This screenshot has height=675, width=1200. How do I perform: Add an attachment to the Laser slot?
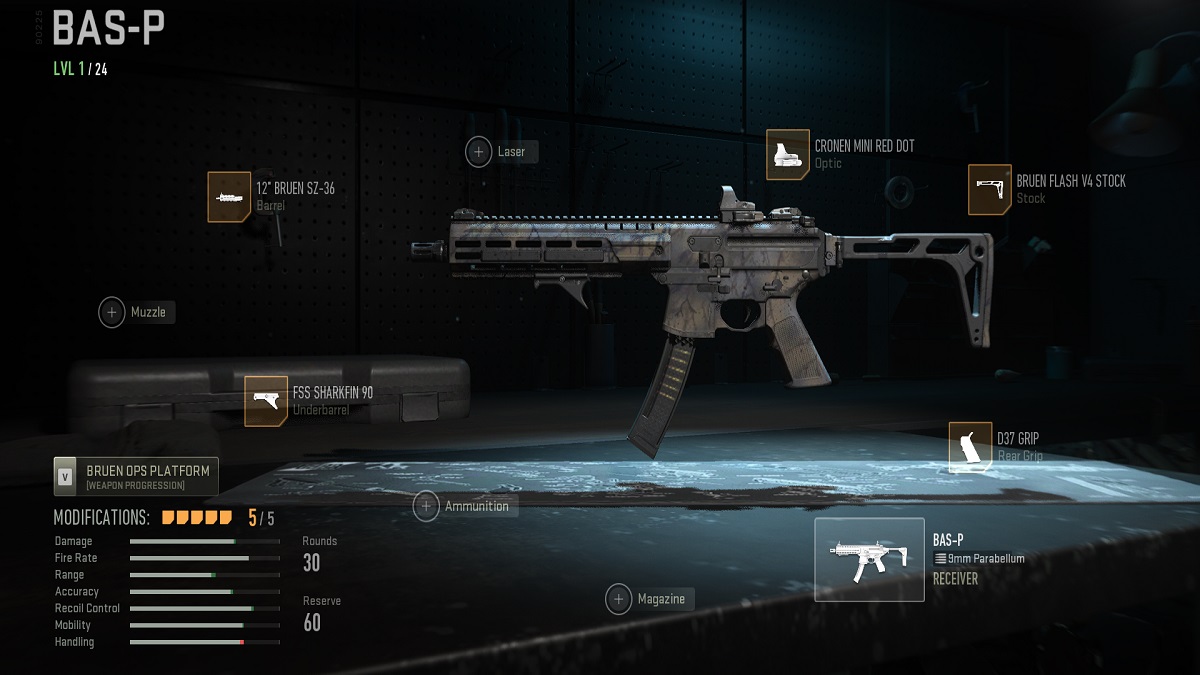pos(479,152)
